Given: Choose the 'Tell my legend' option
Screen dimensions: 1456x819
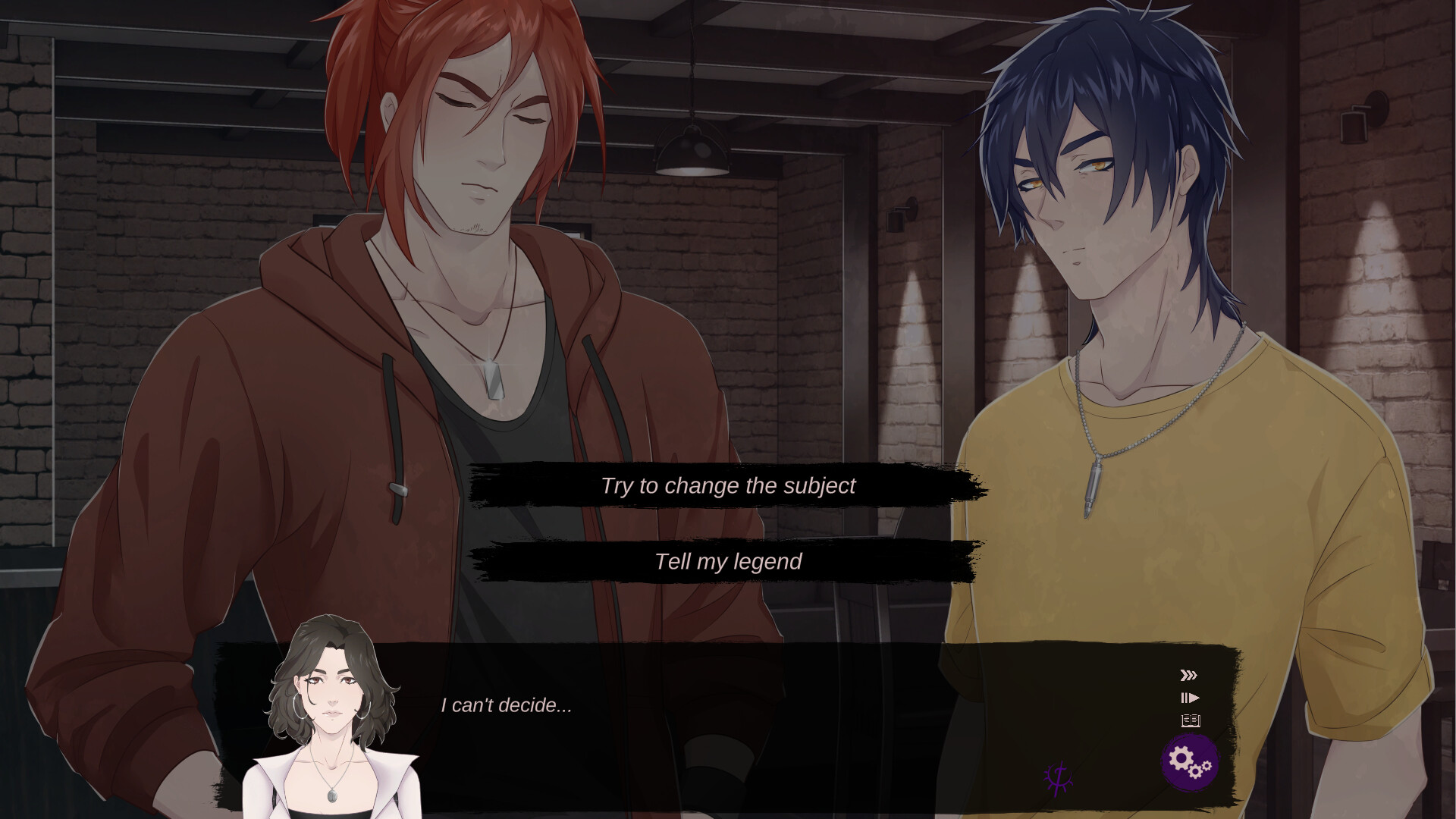Looking at the screenshot, I should point(726,562).
